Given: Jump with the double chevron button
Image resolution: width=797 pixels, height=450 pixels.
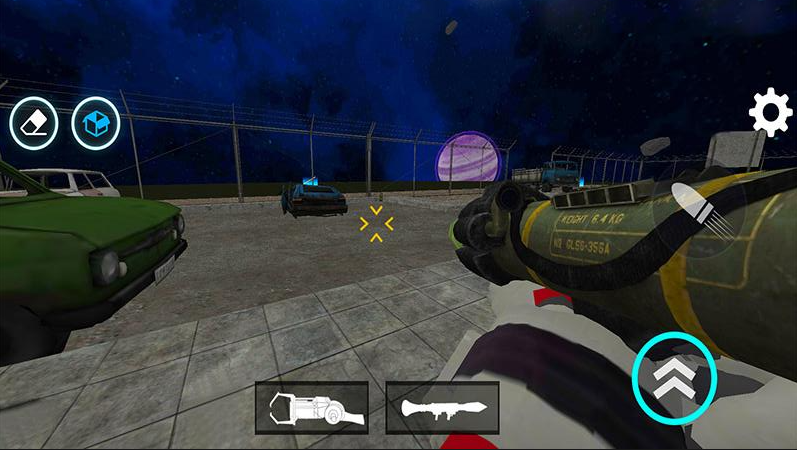Looking at the screenshot, I should [x=674, y=380].
